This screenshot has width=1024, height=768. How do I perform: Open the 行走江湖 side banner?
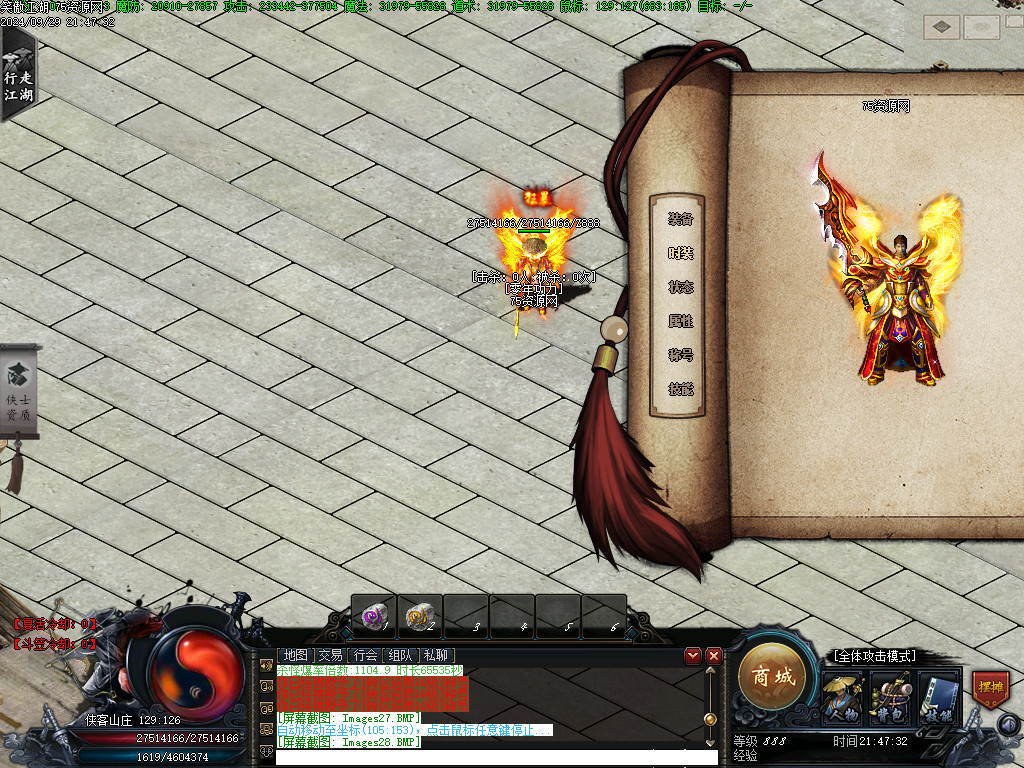[x=17, y=76]
